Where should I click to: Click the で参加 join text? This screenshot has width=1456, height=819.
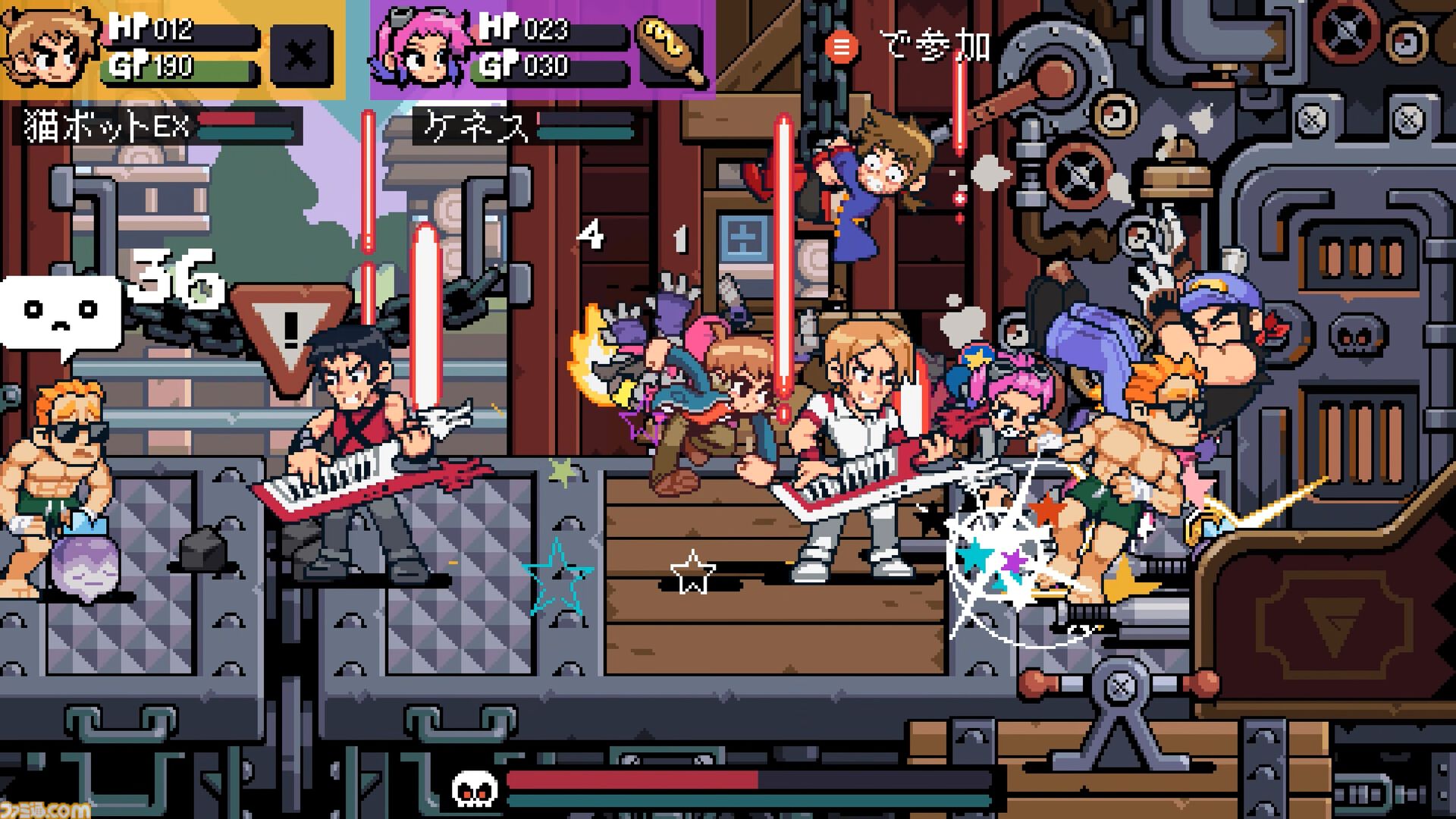[934, 45]
